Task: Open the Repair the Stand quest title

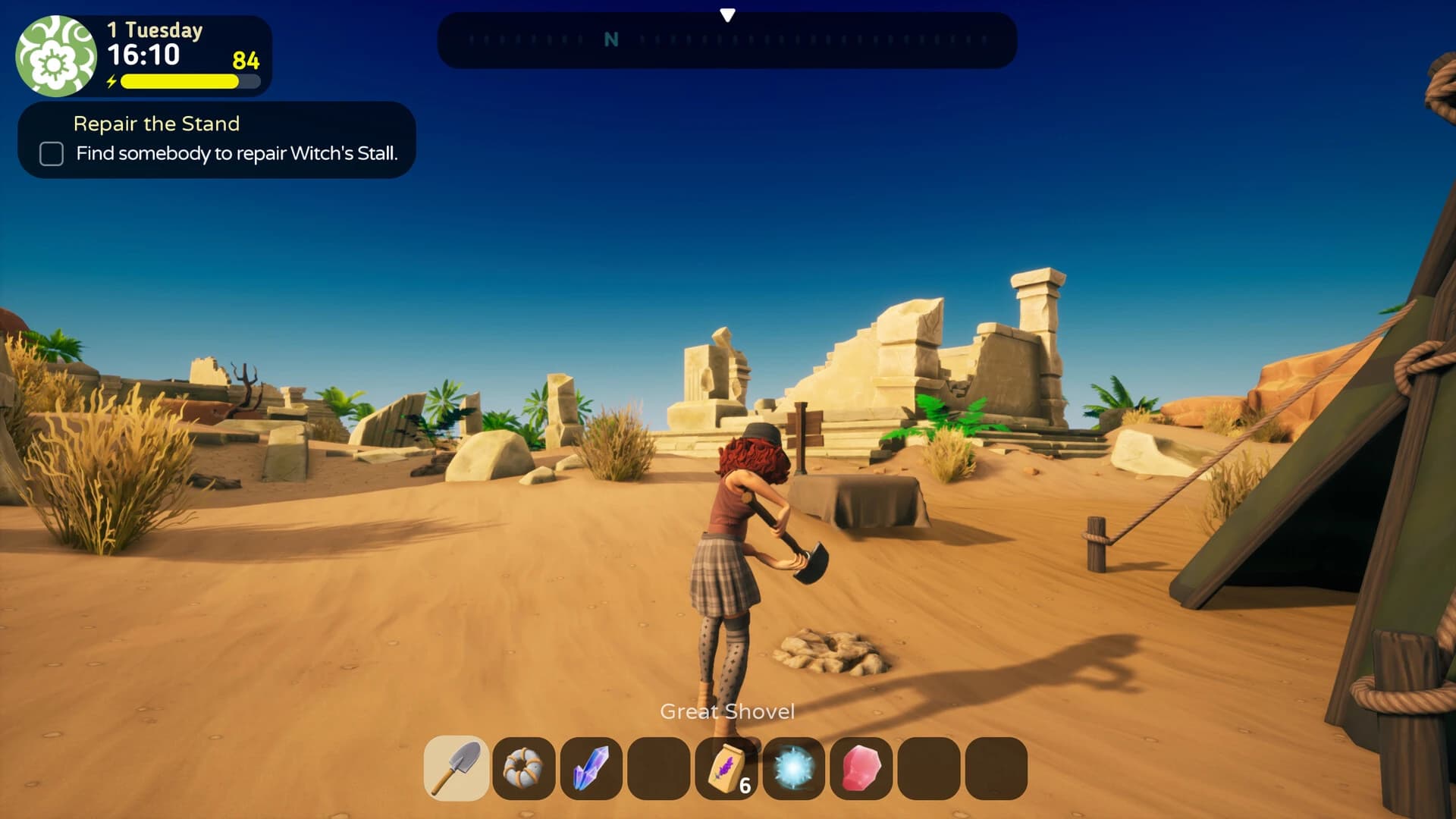Action: [156, 124]
